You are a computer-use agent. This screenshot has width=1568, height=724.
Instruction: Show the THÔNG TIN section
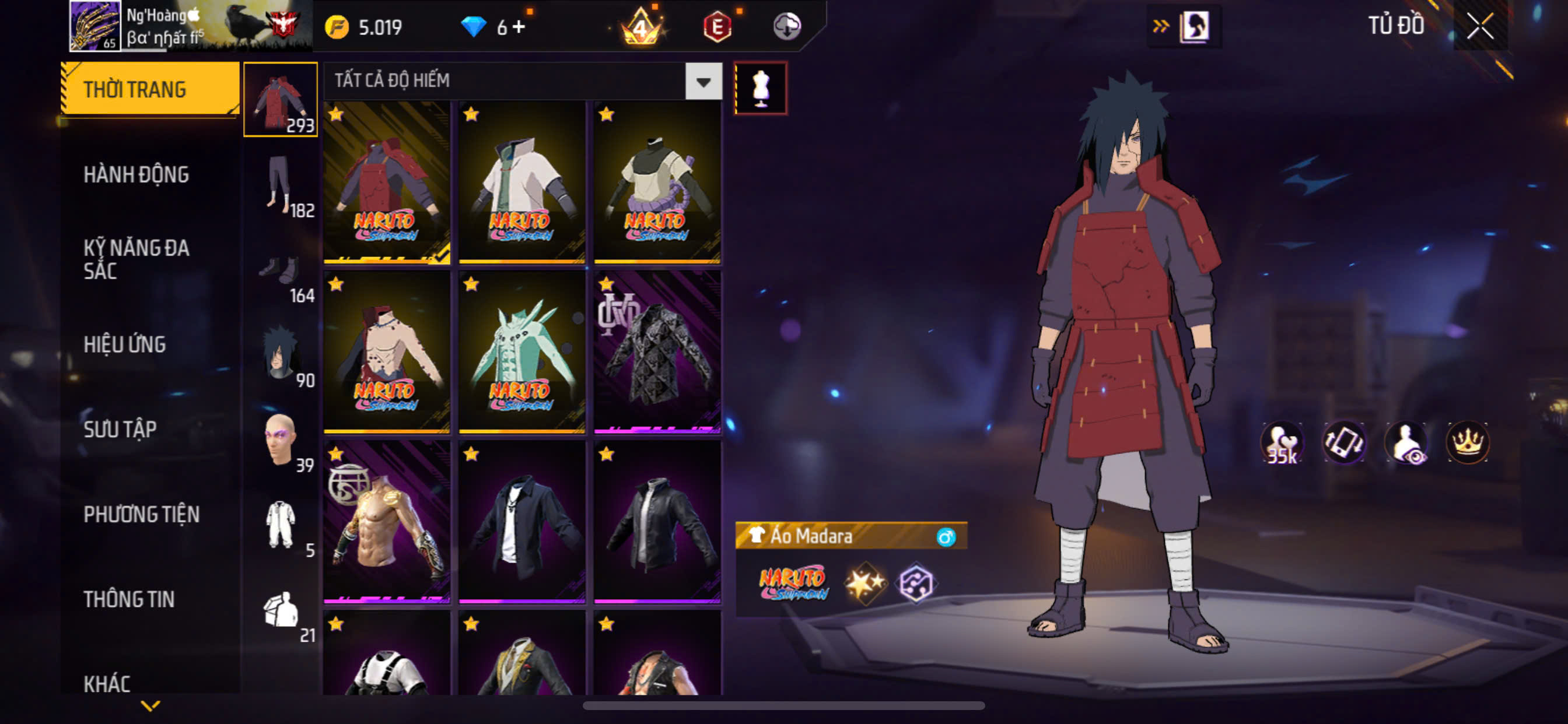(129, 599)
